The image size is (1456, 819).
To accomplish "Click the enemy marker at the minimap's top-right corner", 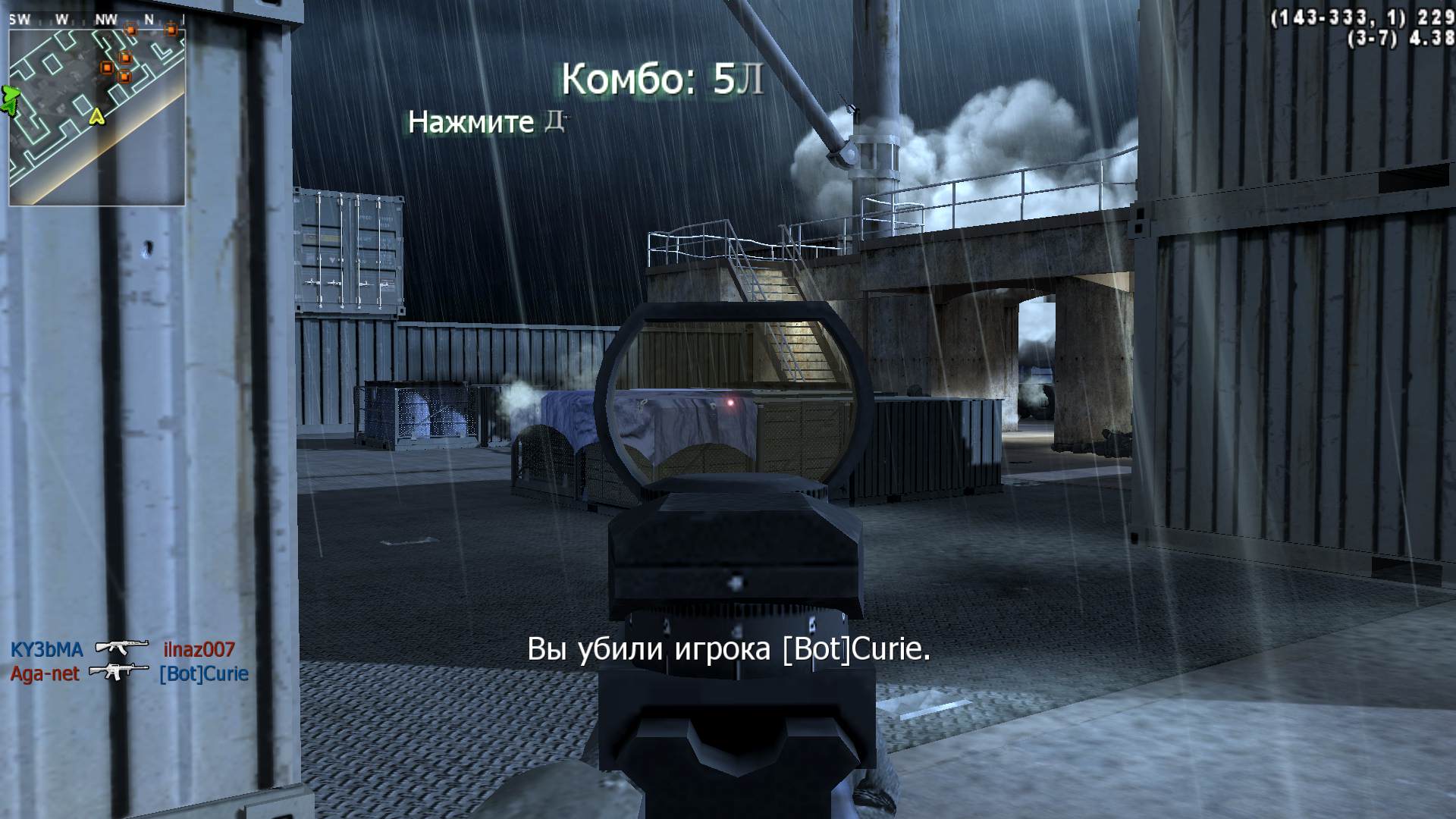I will pos(171,30).
